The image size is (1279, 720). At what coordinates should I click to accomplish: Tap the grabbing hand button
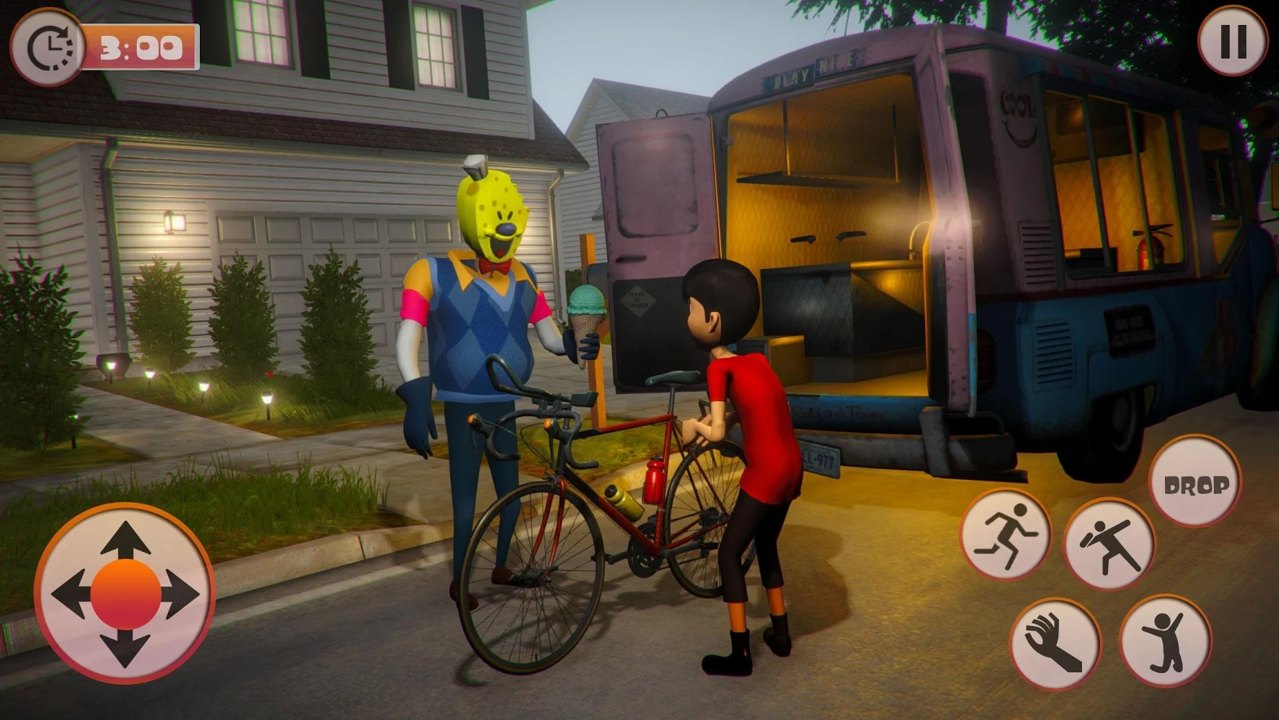click(1055, 644)
